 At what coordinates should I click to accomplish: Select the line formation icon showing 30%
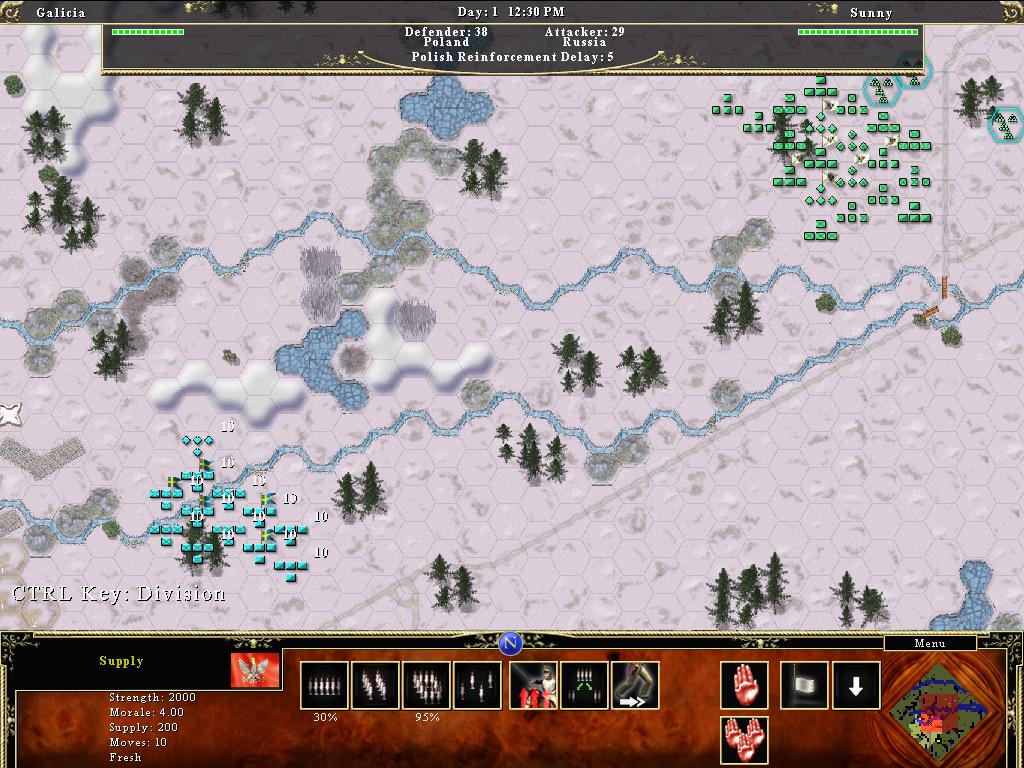[325, 685]
